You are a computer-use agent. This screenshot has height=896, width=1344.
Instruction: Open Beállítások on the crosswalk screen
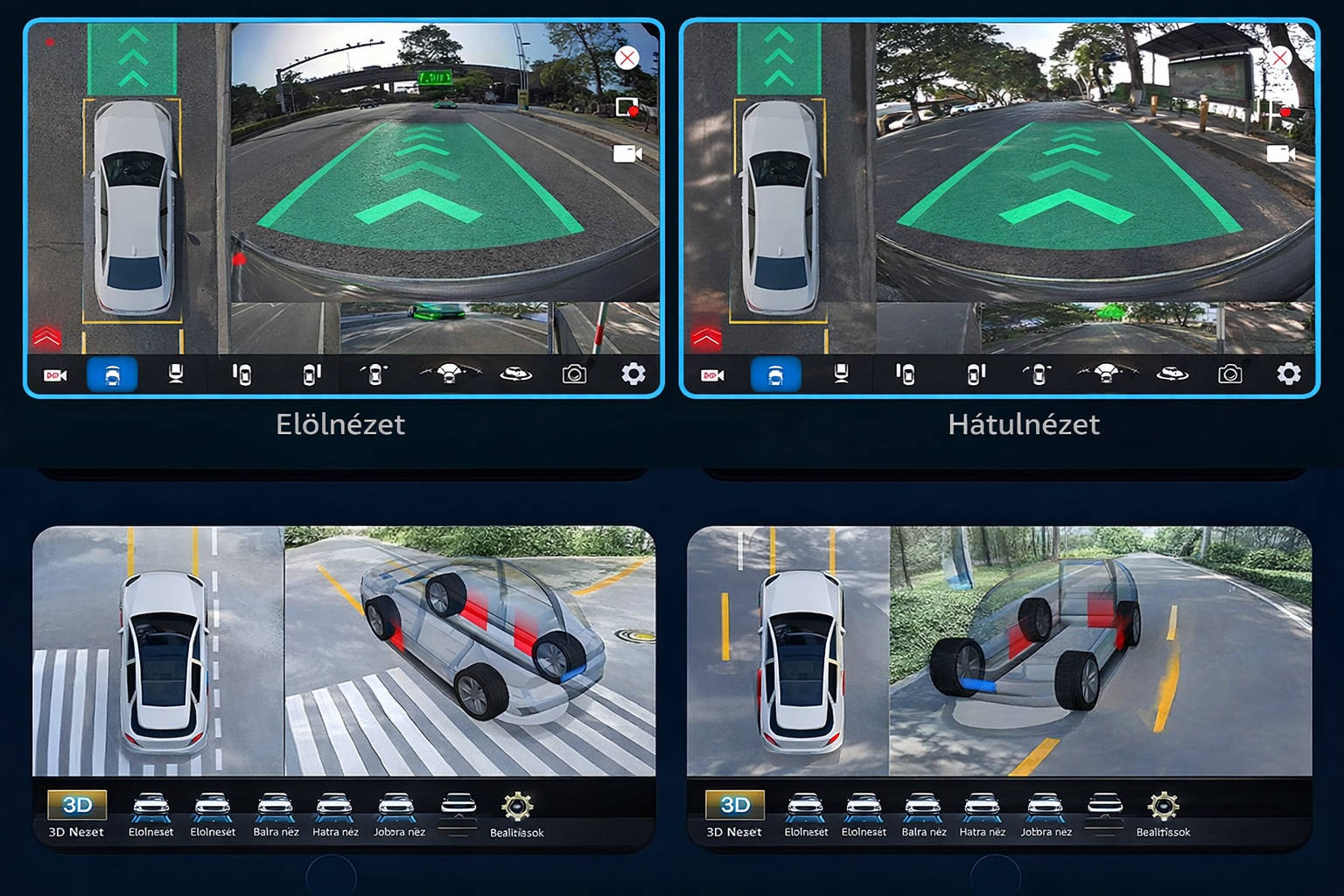tap(517, 815)
